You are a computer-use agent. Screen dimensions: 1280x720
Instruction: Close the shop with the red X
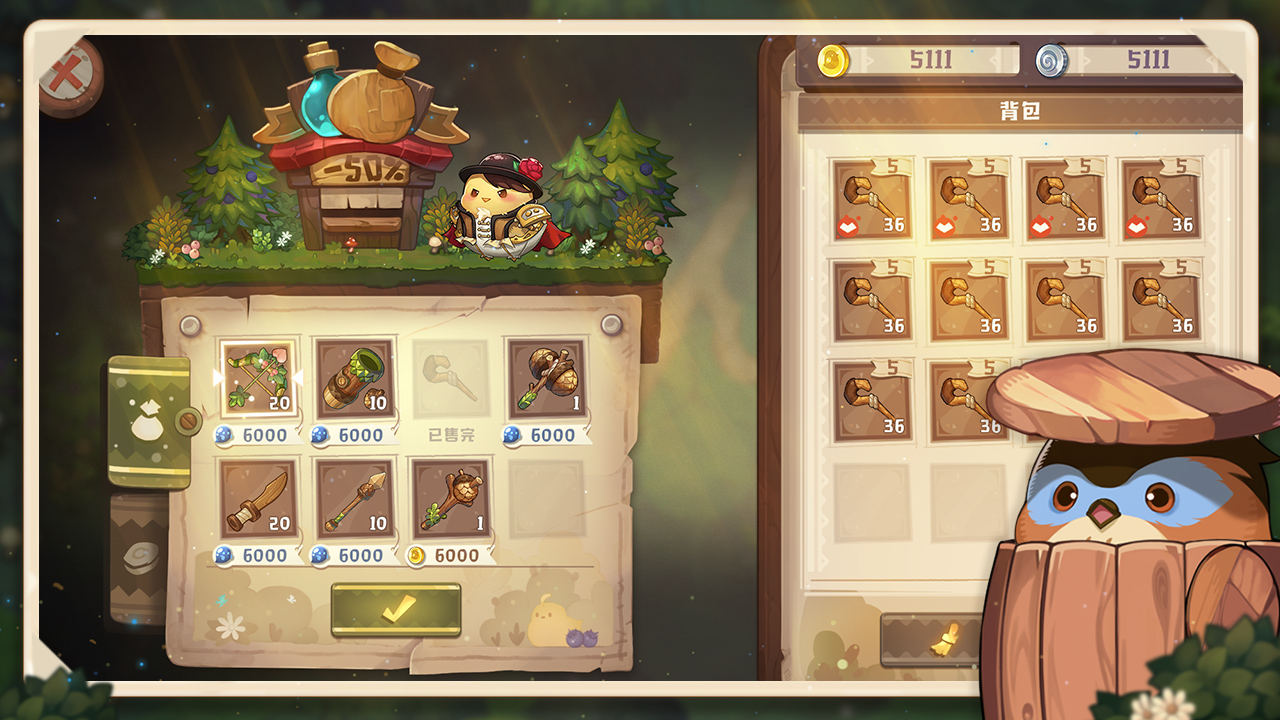68,75
